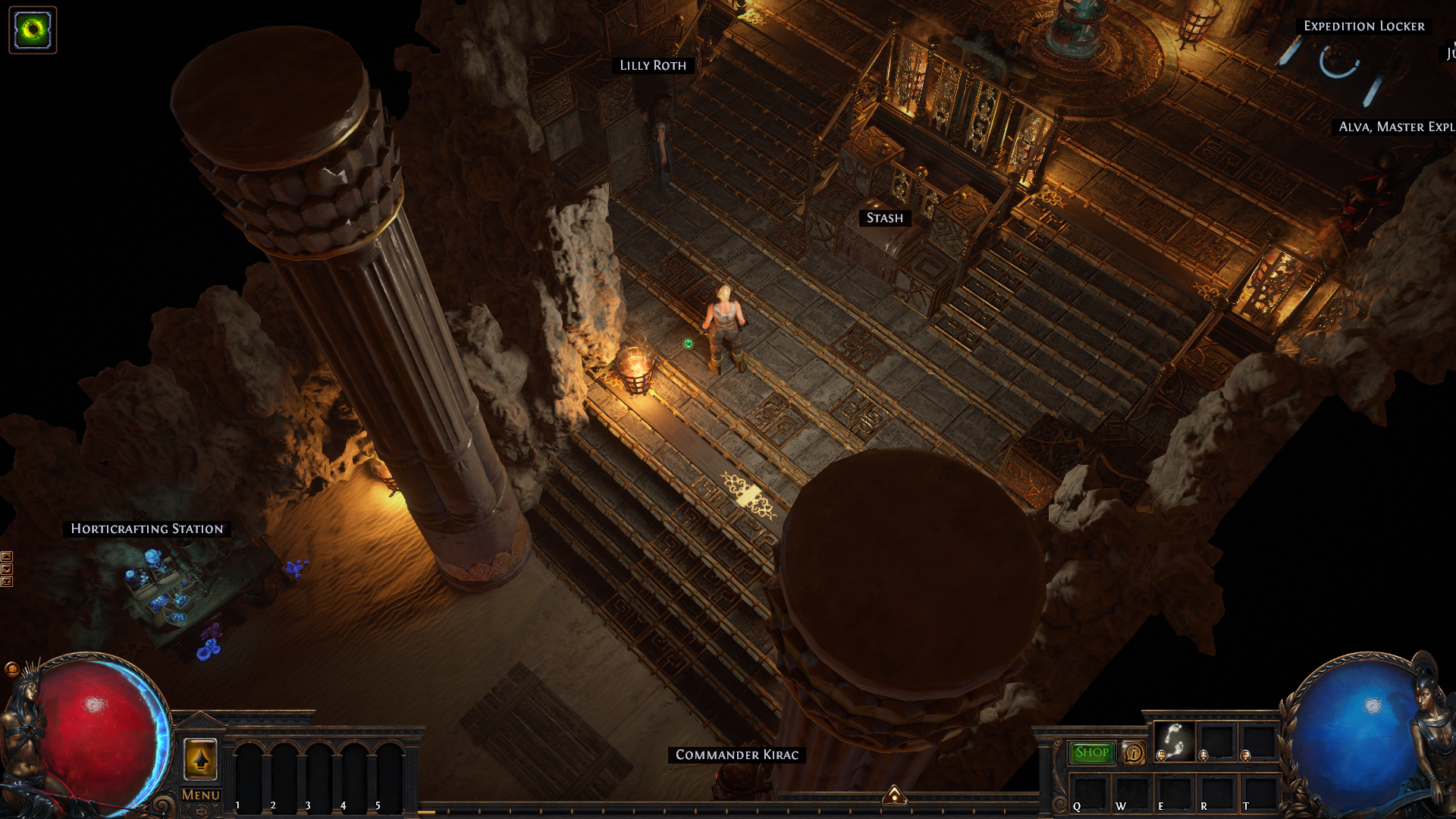Click the green vortex buff icon
Screen dimensions: 1456x819
33,30
